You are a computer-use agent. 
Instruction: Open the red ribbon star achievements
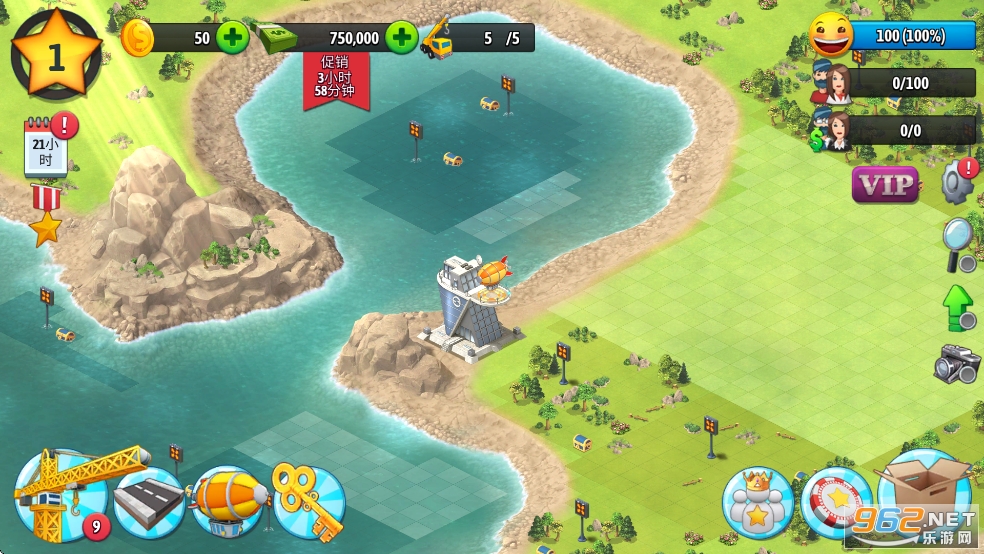(x=45, y=215)
